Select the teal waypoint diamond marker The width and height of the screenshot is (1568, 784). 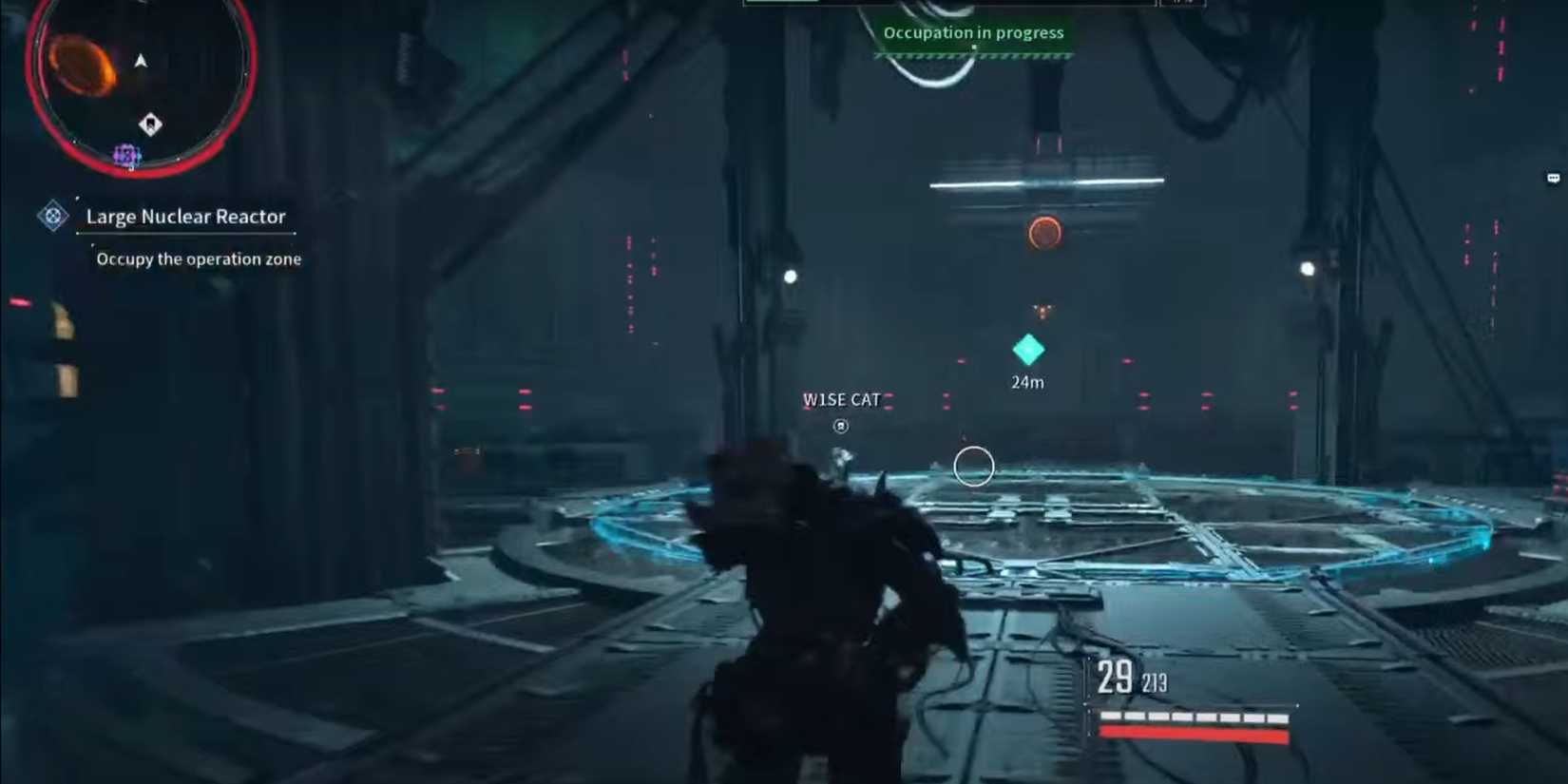coord(1028,352)
